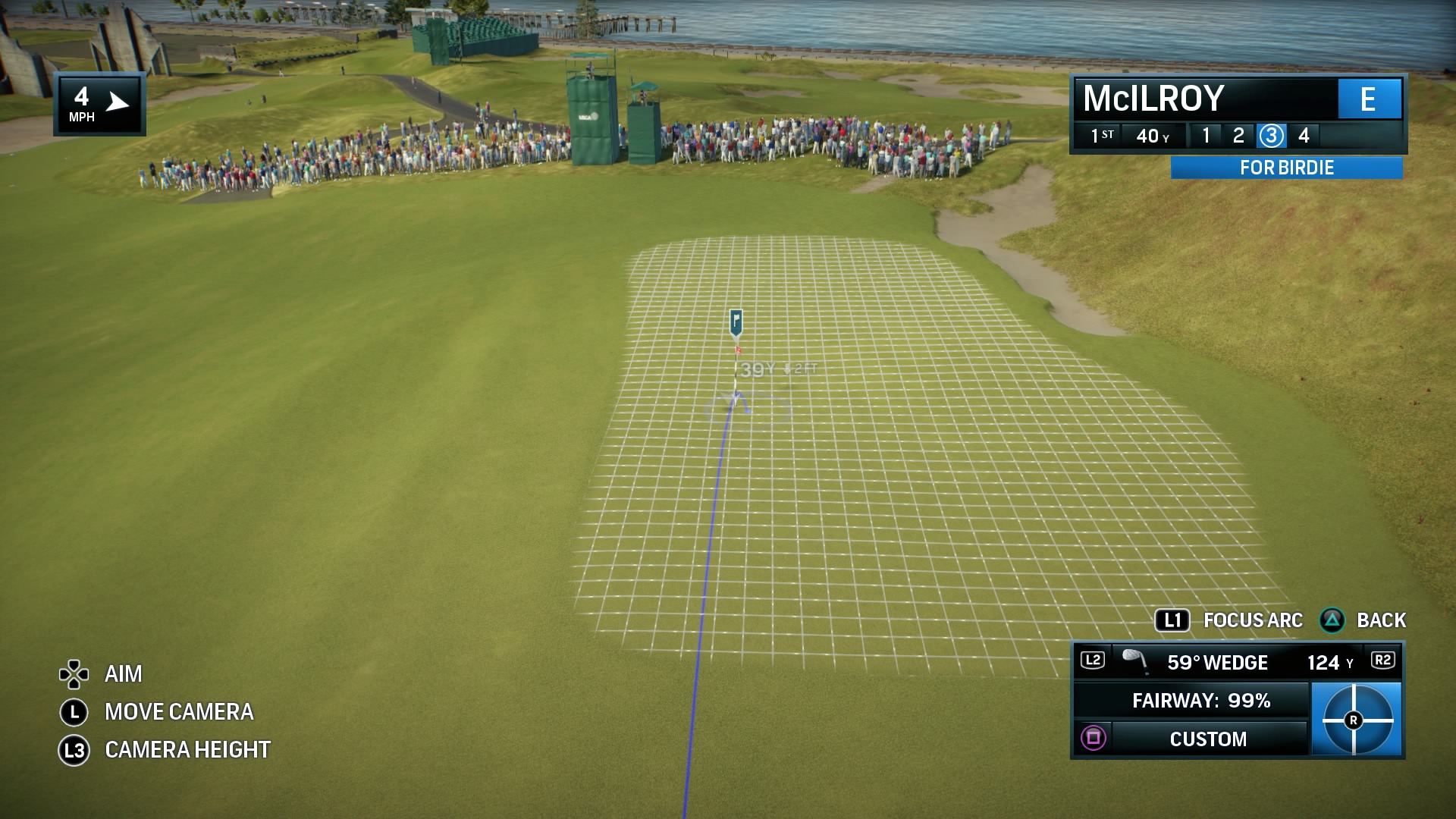Open the Custom shot type selector
The width and height of the screenshot is (1456, 819).
click(x=1207, y=739)
